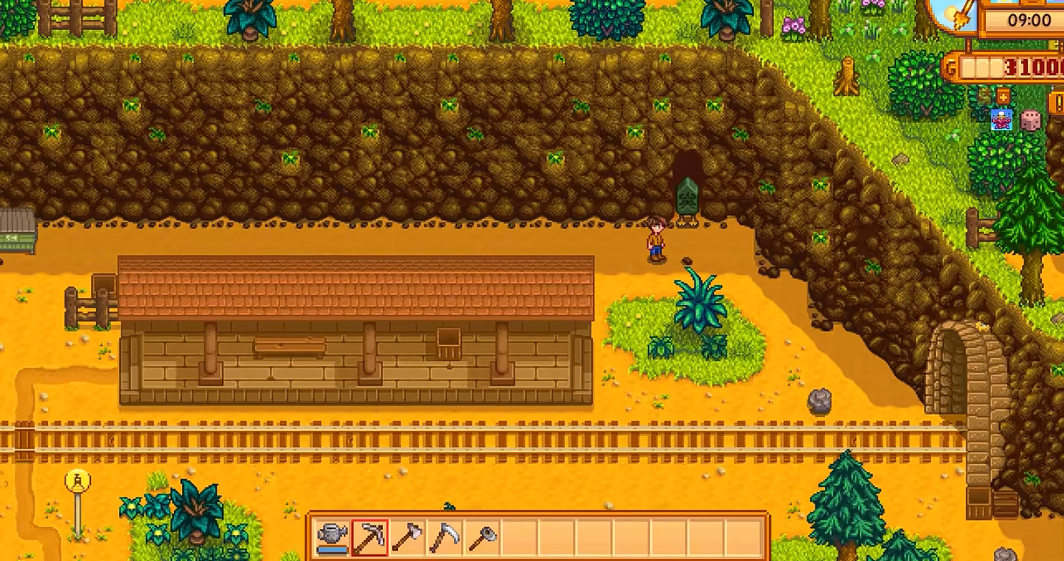Select the pickaxe hotbar slot
Screen dimensions: 1064x561
[370, 538]
